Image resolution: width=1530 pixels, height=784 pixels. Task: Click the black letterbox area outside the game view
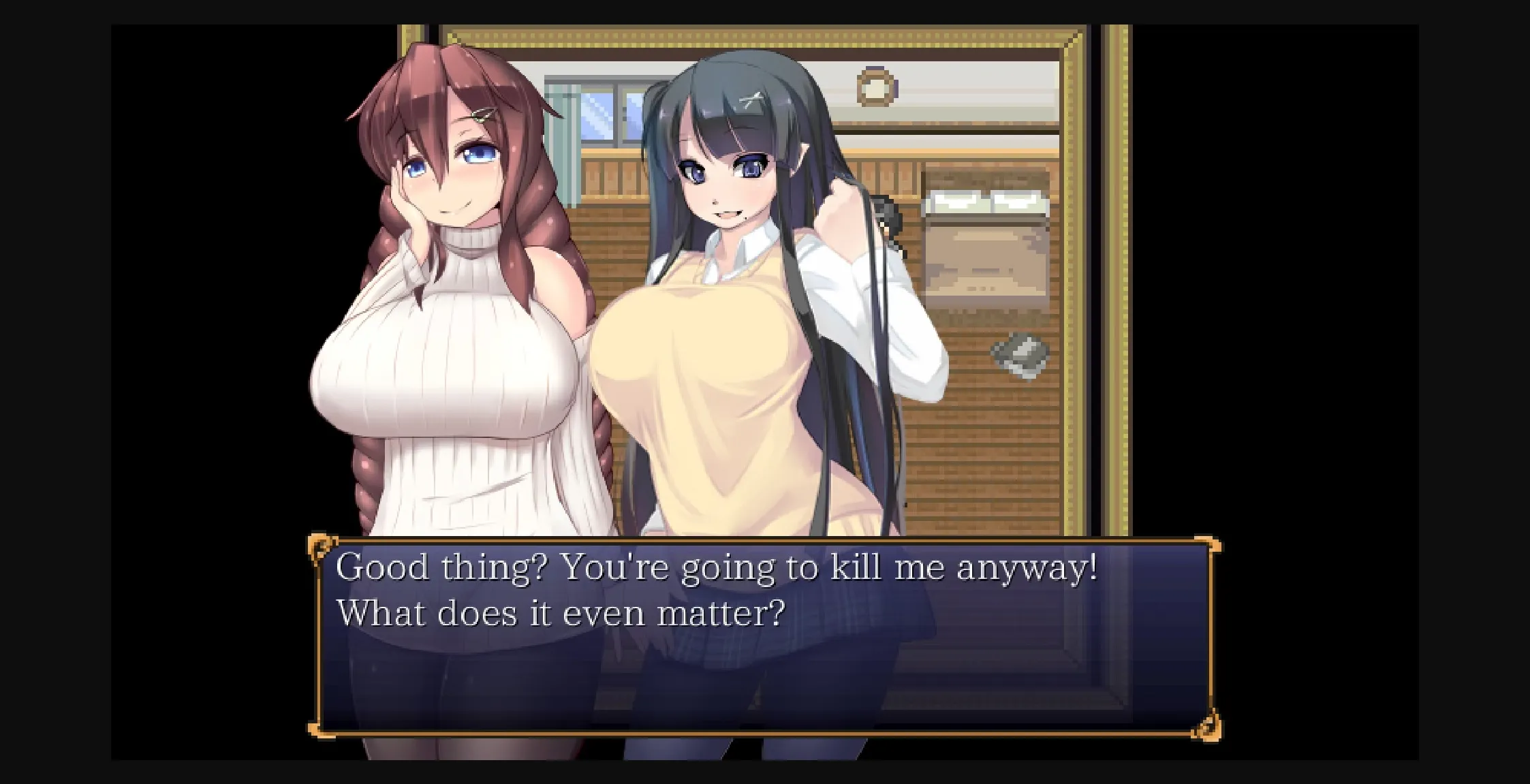(54, 392)
